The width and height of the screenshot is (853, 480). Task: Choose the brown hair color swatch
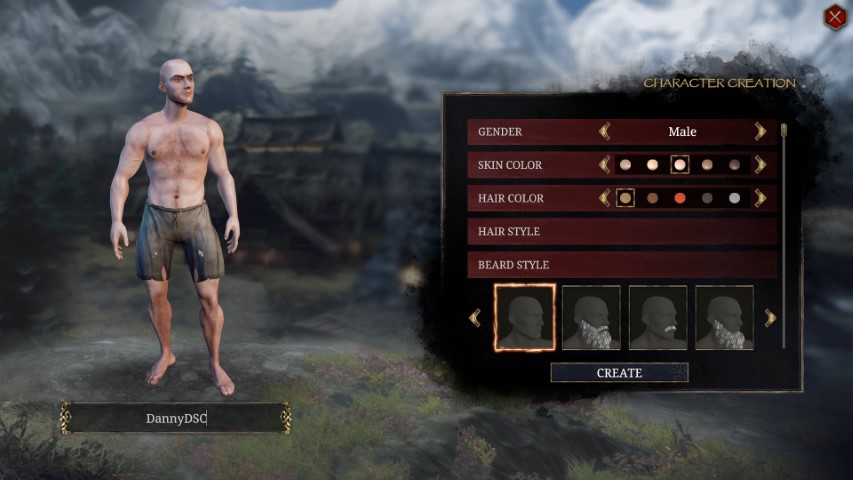pyautogui.click(x=653, y=198)
